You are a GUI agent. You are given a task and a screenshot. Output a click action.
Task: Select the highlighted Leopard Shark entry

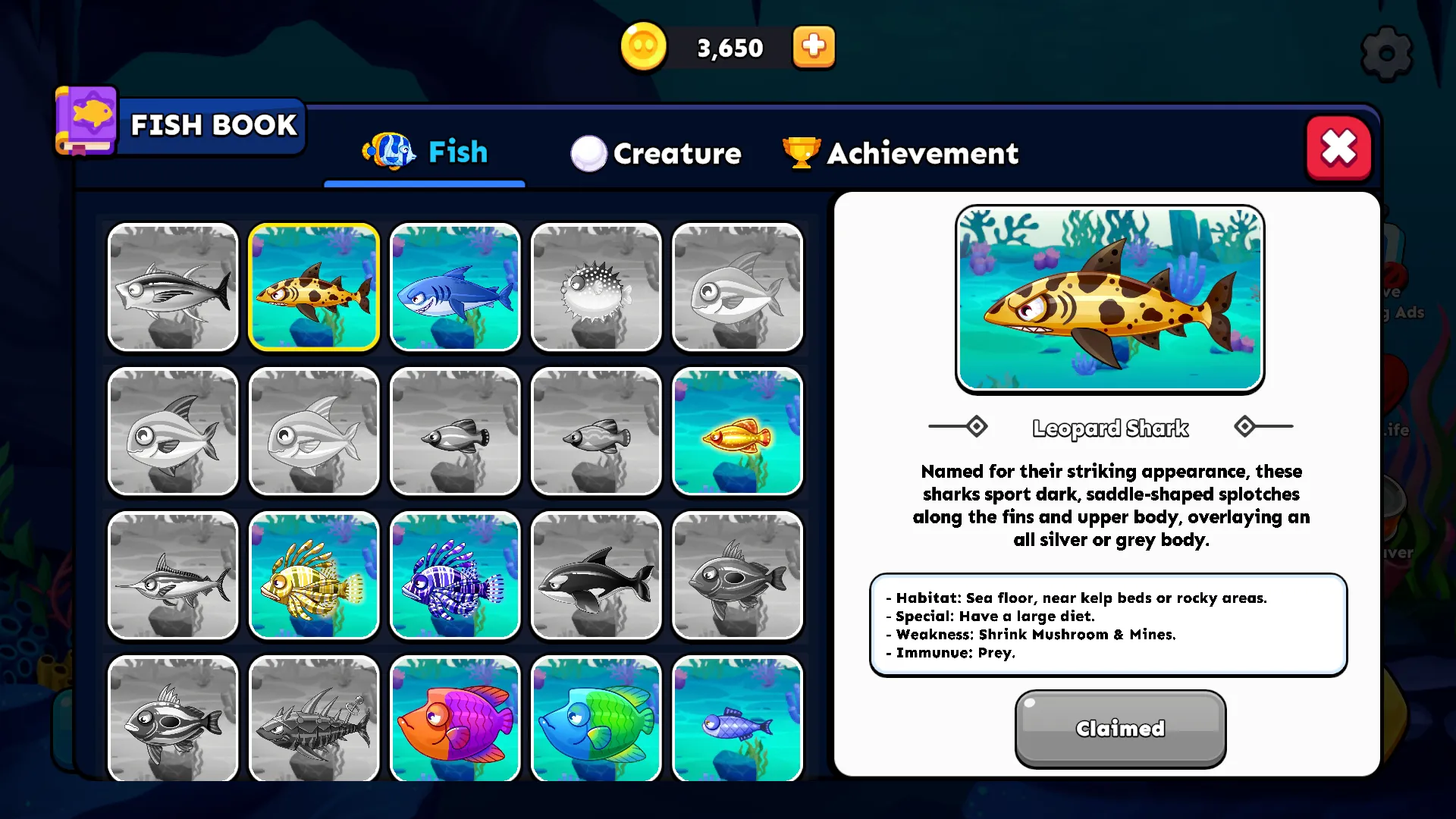314,288
